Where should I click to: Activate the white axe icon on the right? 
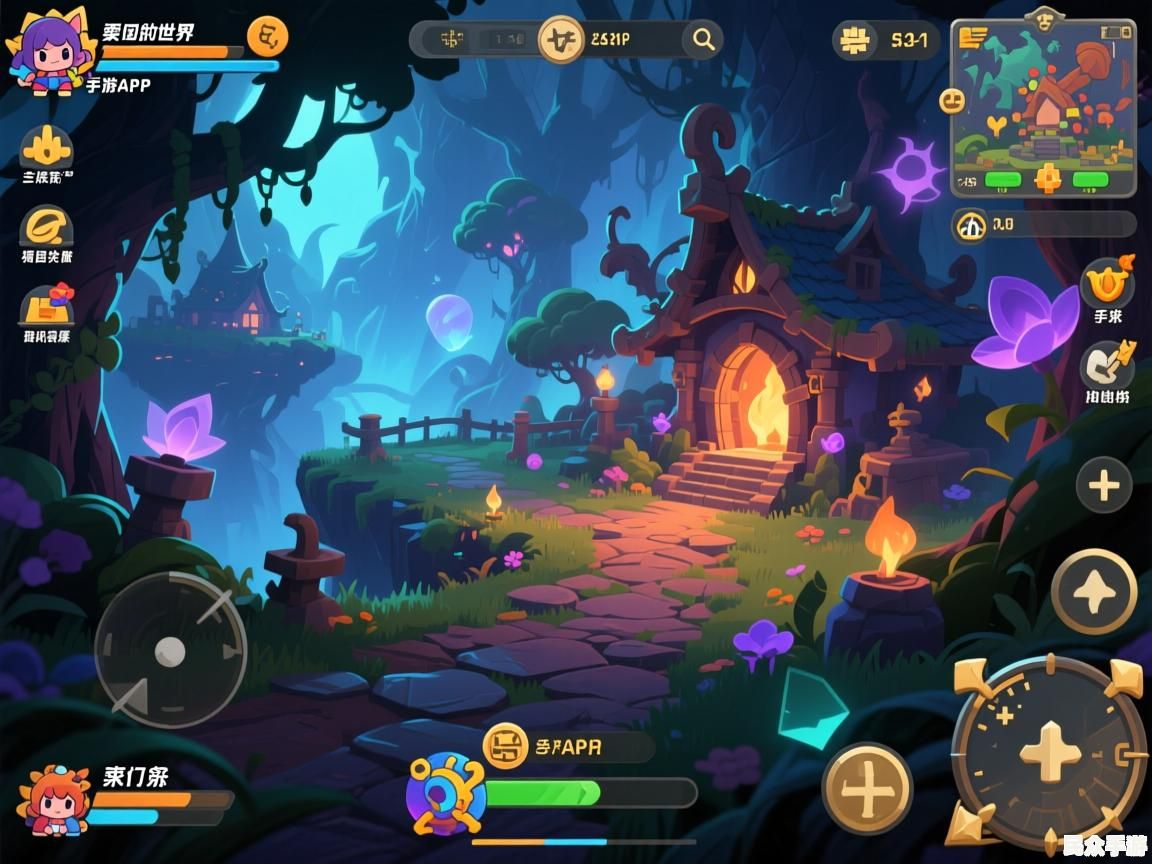[x=1107, y=365]
